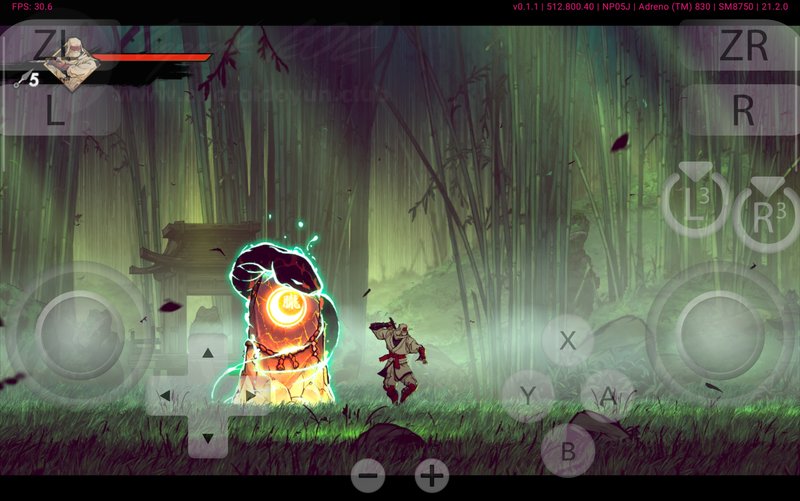
Task: Tap the D-pad down arrow
Action: point(207,437)
